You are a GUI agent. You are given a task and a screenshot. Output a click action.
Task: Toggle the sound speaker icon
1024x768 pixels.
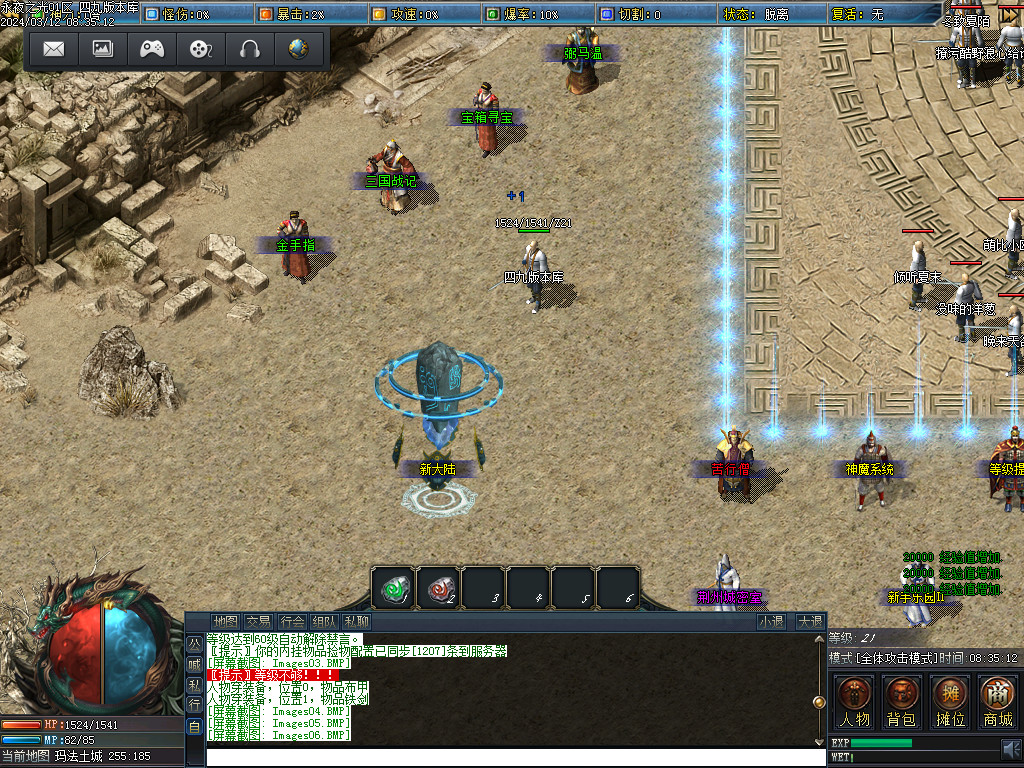click(1011, 747)
